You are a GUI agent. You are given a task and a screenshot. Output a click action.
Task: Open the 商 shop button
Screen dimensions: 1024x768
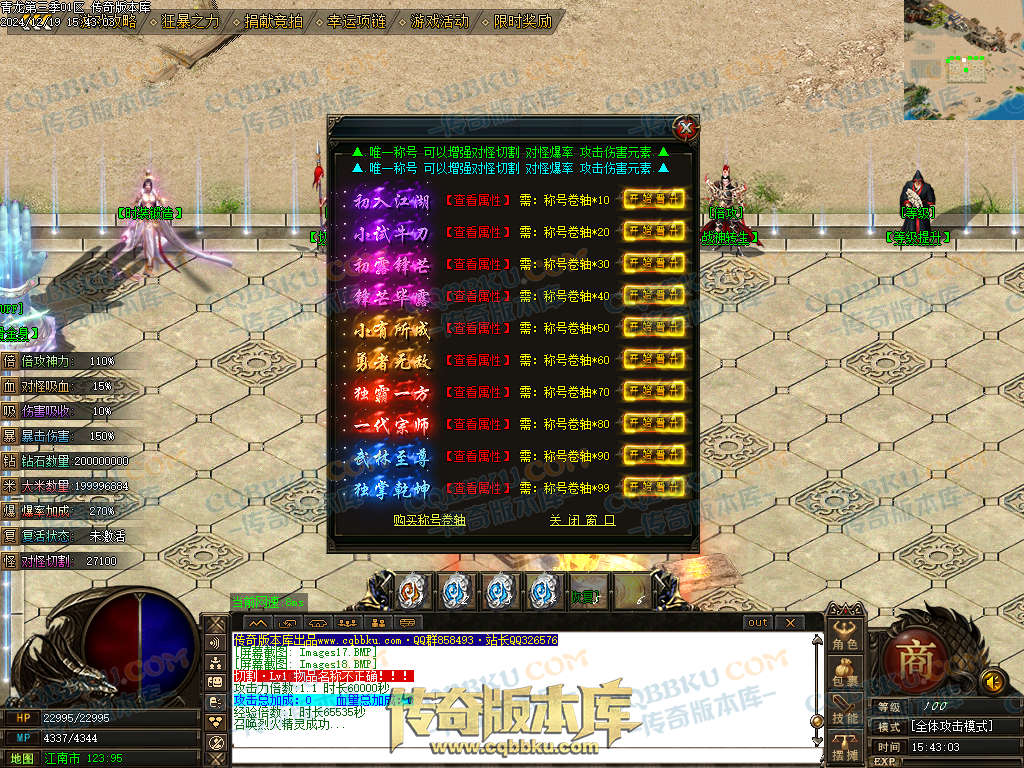coord(914,660)
